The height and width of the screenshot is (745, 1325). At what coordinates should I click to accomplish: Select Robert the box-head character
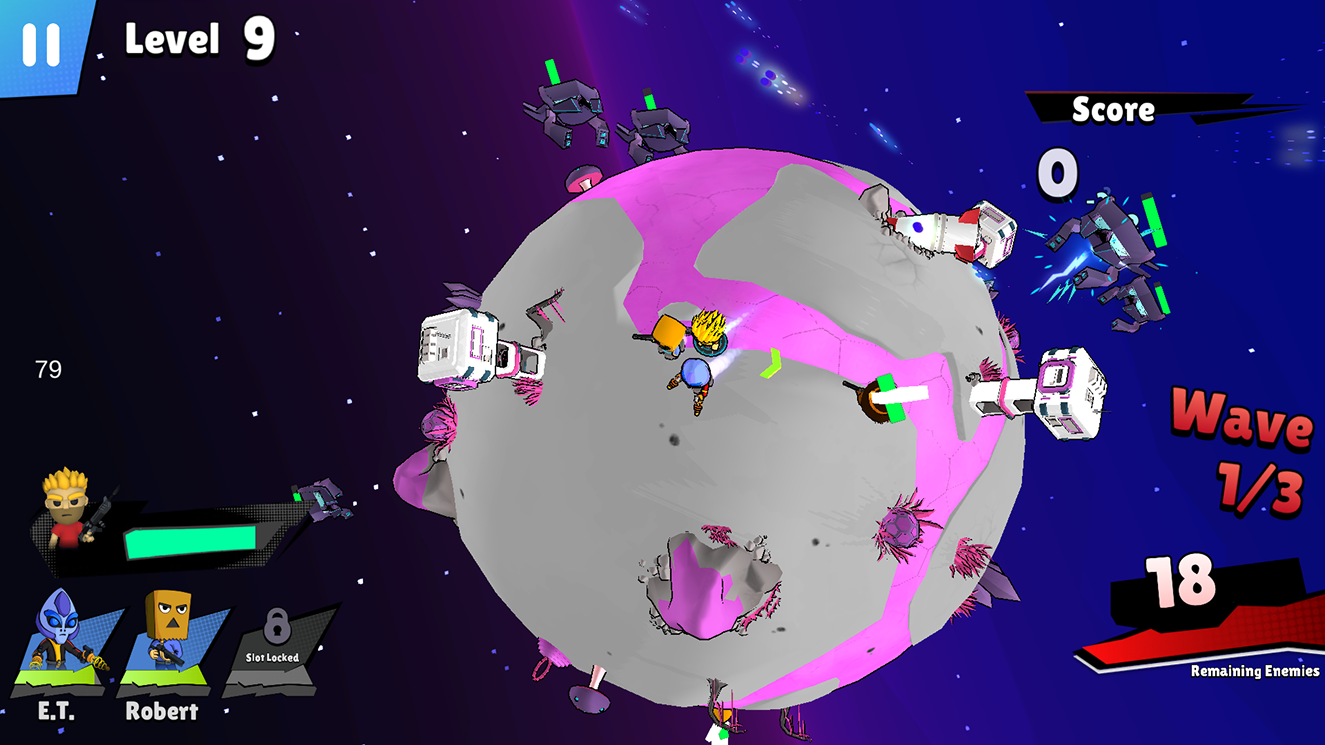click(x=166, y=640)
